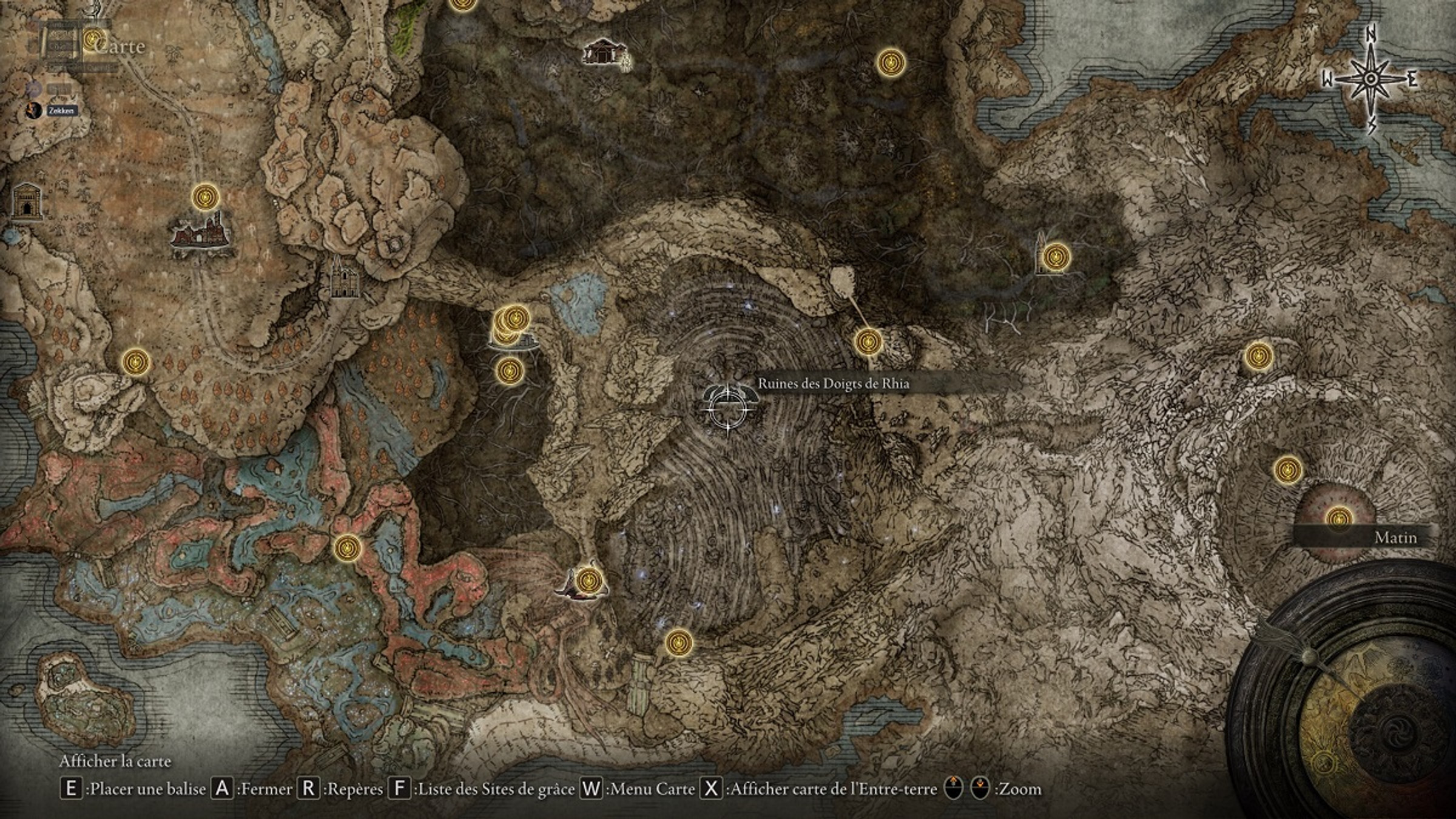Select the wooden hut landmark icon
The height and width of the screenshot is (819, 1456).
[602, 53]
